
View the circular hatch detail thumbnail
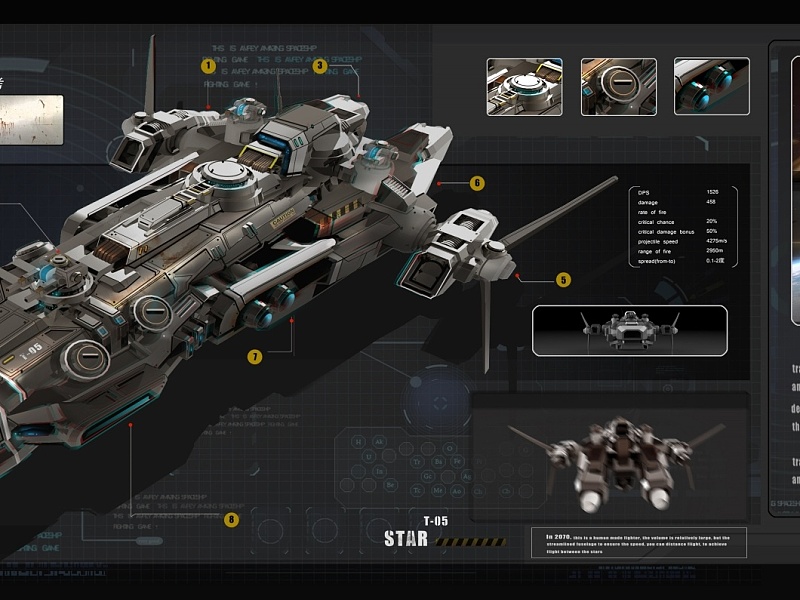pyautogui.click(x=618, y=86)
